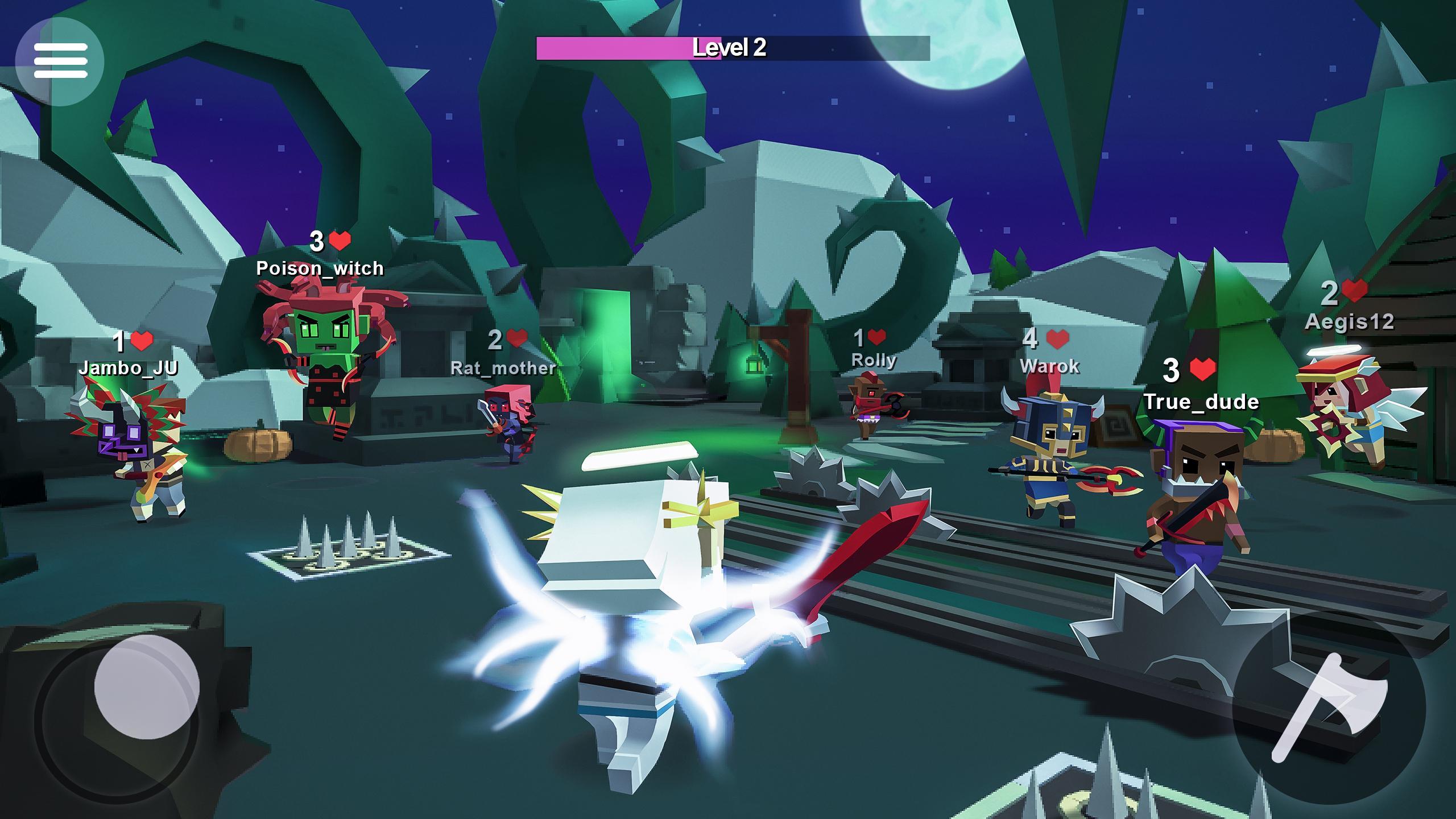The image size is (1456, 819).
Task: Open the hamburger menu
Action: click(60, 61)
